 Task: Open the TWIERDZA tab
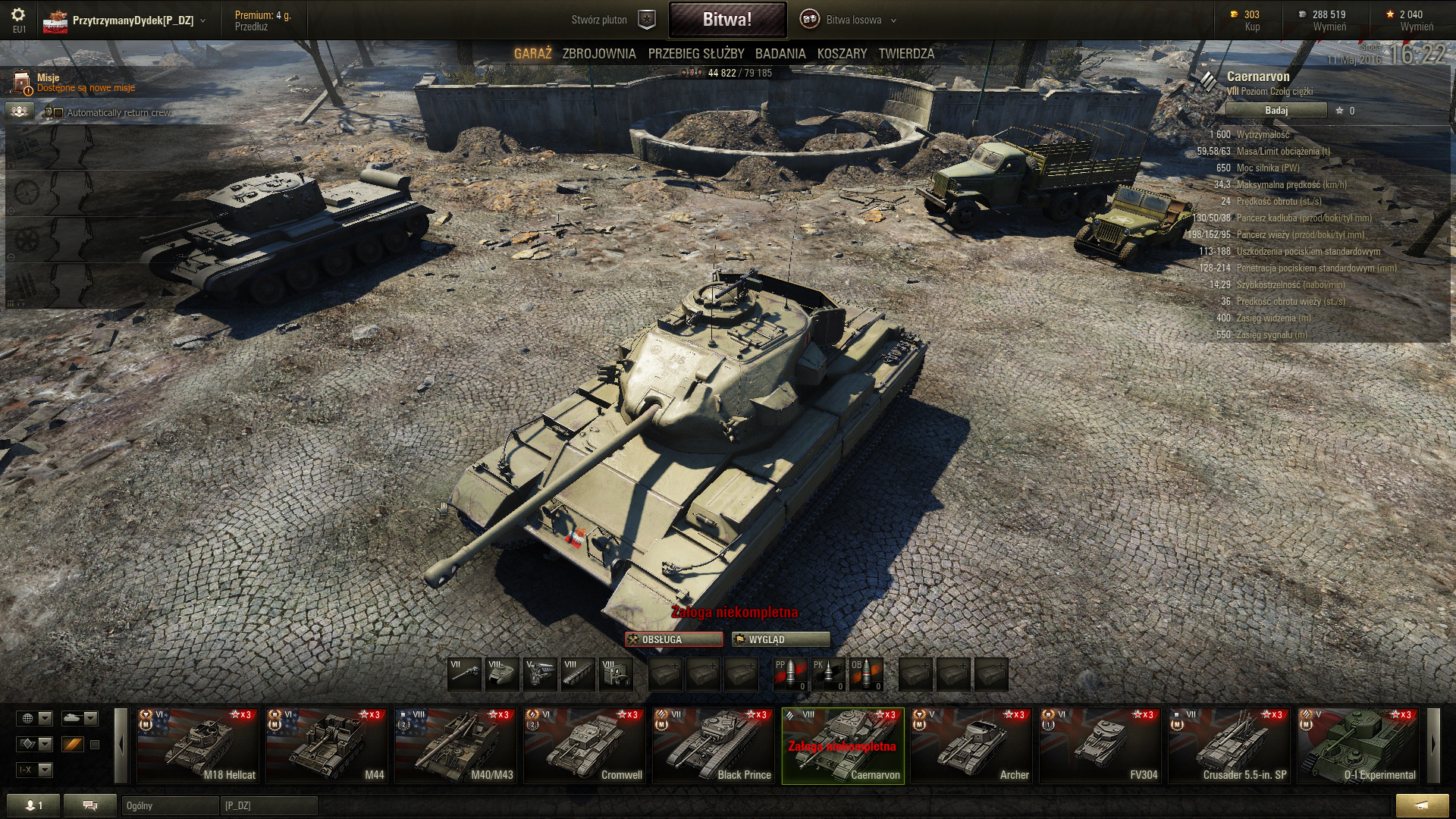pos(906,54)
